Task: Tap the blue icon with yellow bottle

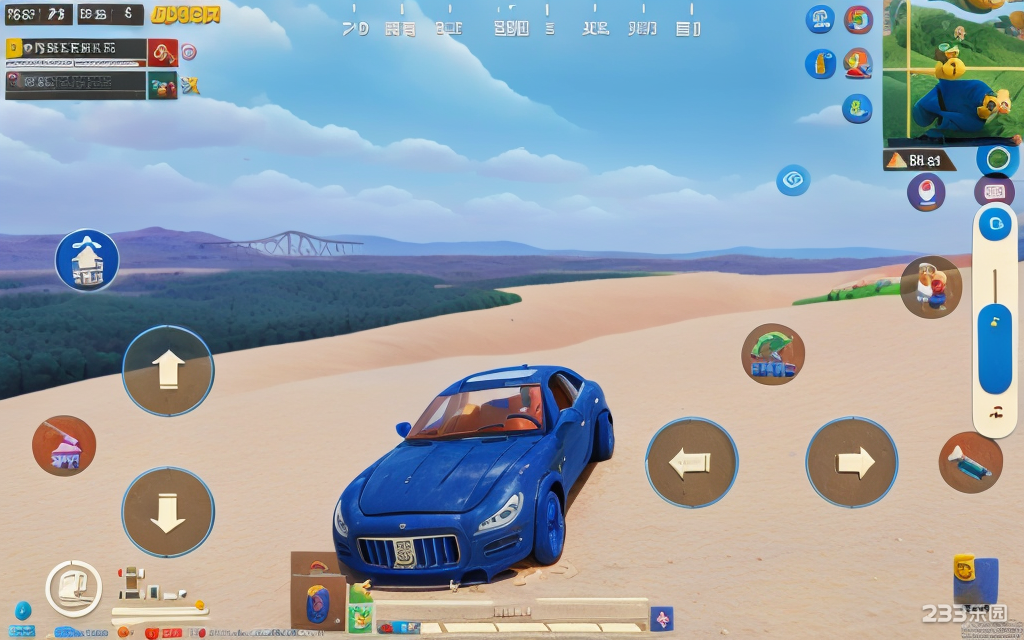Action: point(820,64)
